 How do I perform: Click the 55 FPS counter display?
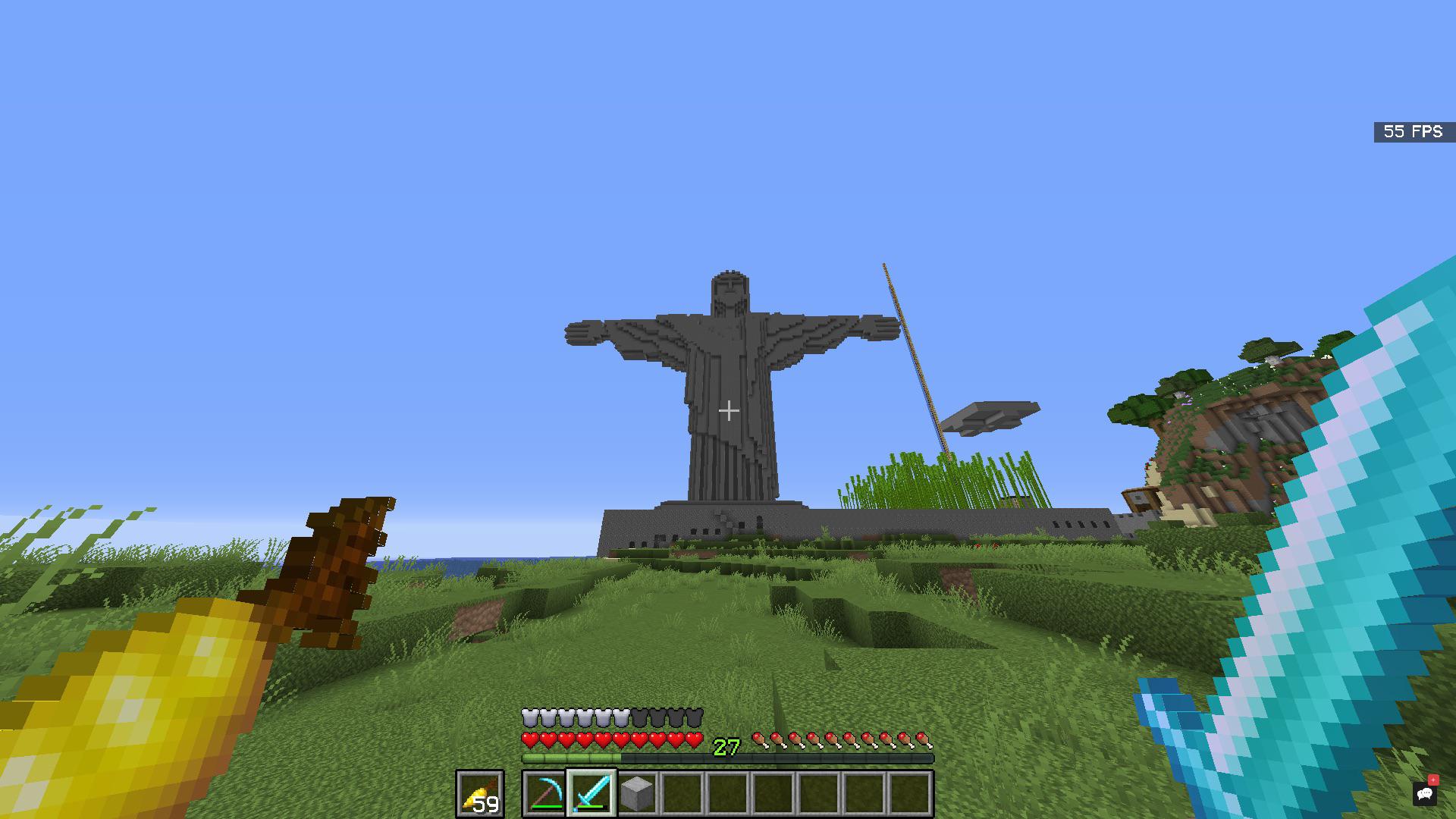(1412, 131)
